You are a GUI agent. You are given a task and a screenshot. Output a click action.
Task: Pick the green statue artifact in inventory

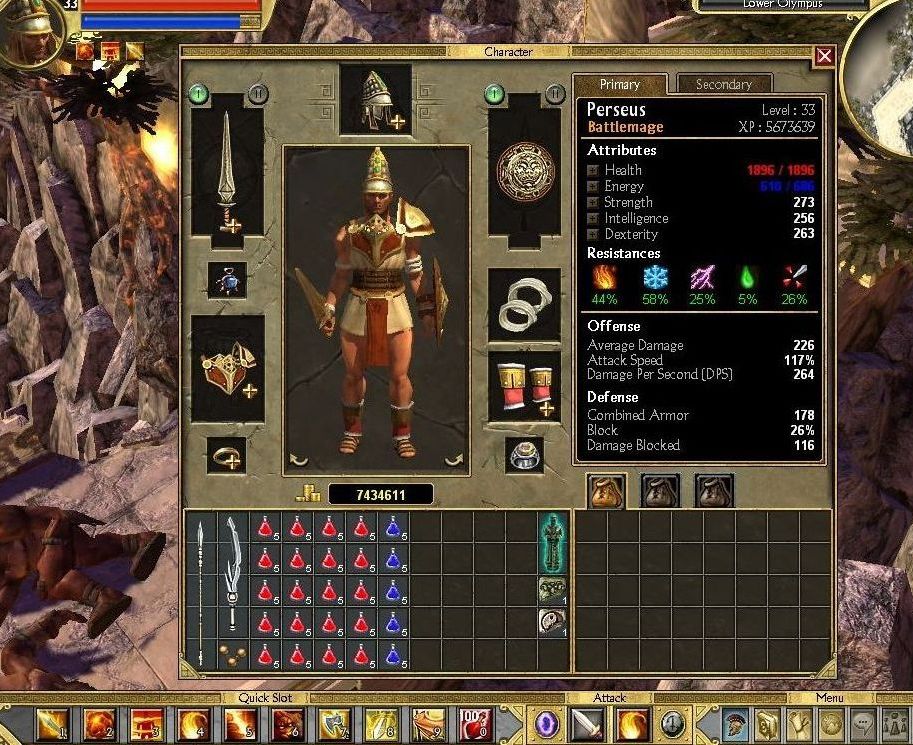tap(551, 542)
